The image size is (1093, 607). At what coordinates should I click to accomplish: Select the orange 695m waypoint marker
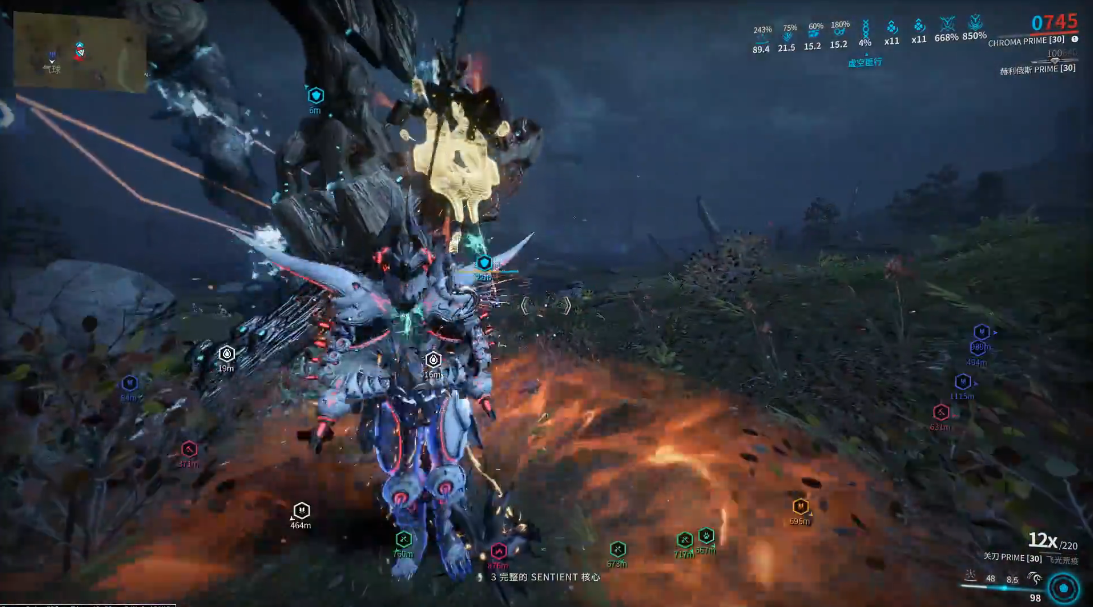click(x=799, y=507)
